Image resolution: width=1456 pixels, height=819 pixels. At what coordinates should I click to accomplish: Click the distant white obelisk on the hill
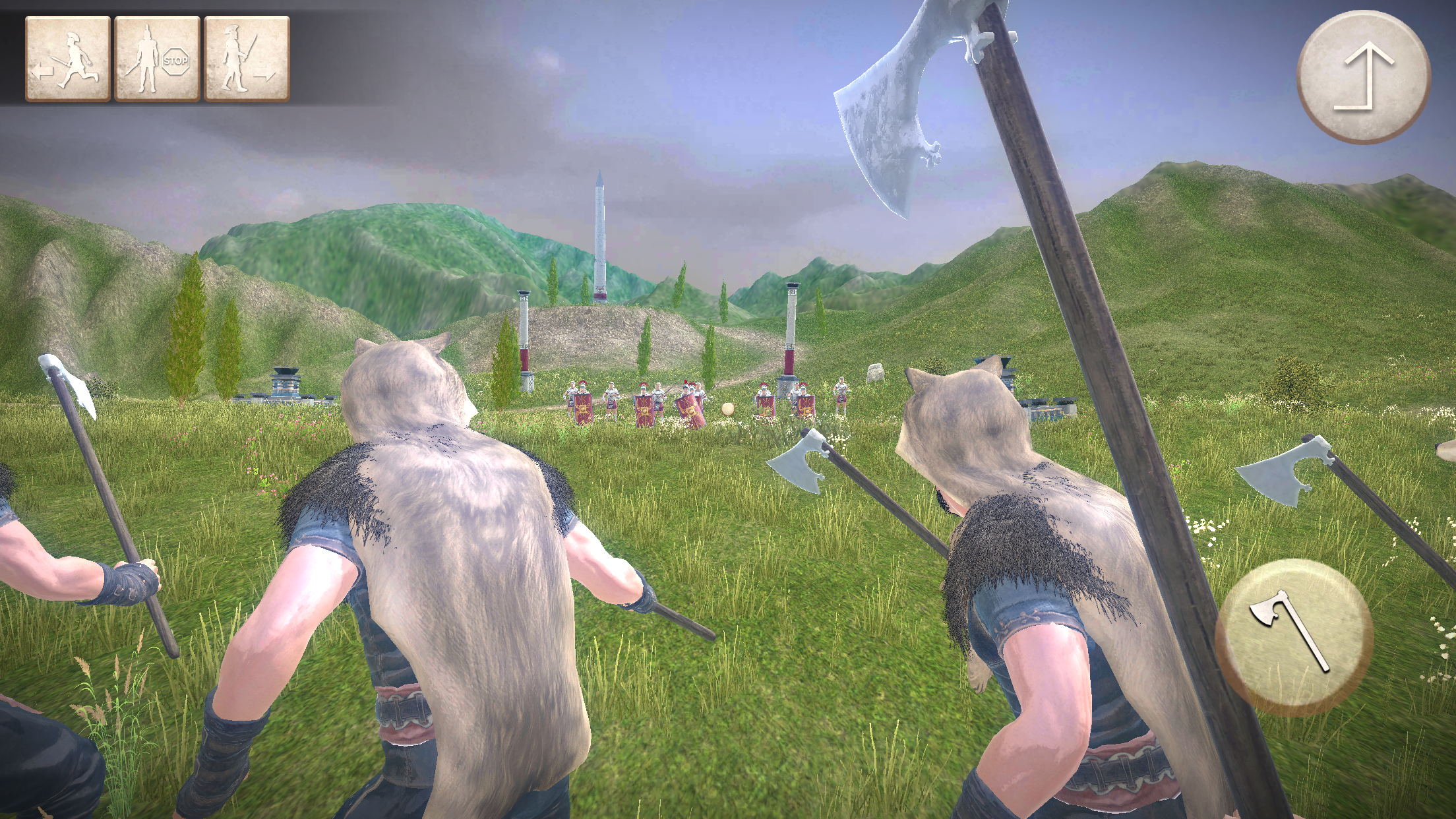click(600, 237)
